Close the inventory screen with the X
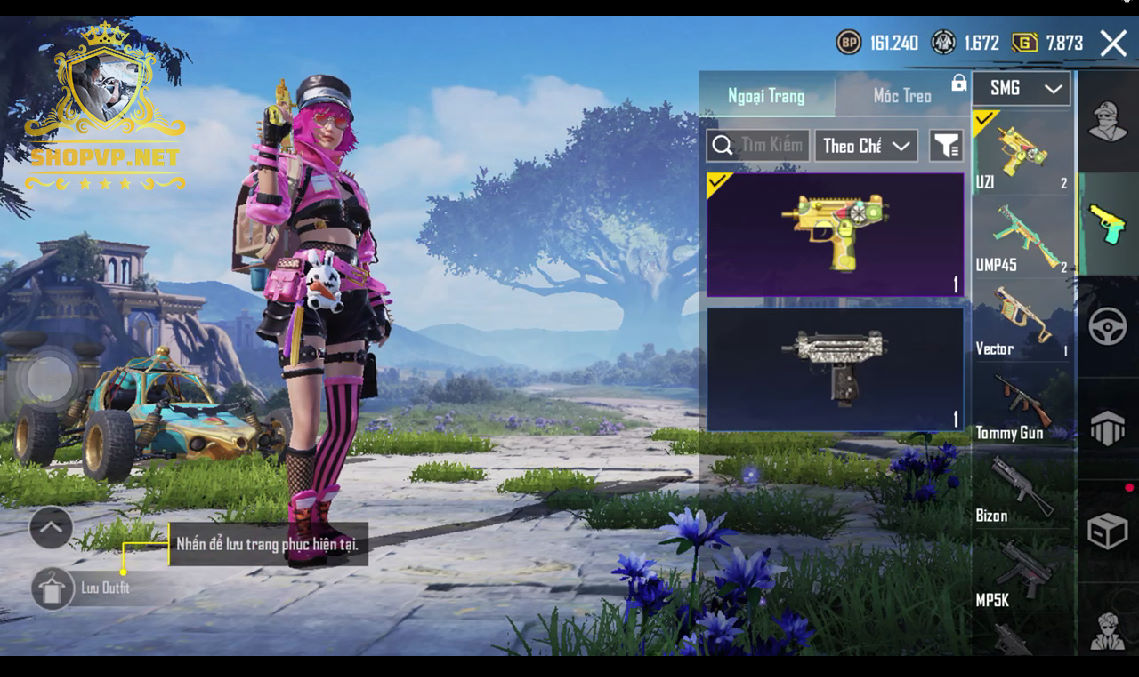The image size is (1139, 677). point(1113,43)
